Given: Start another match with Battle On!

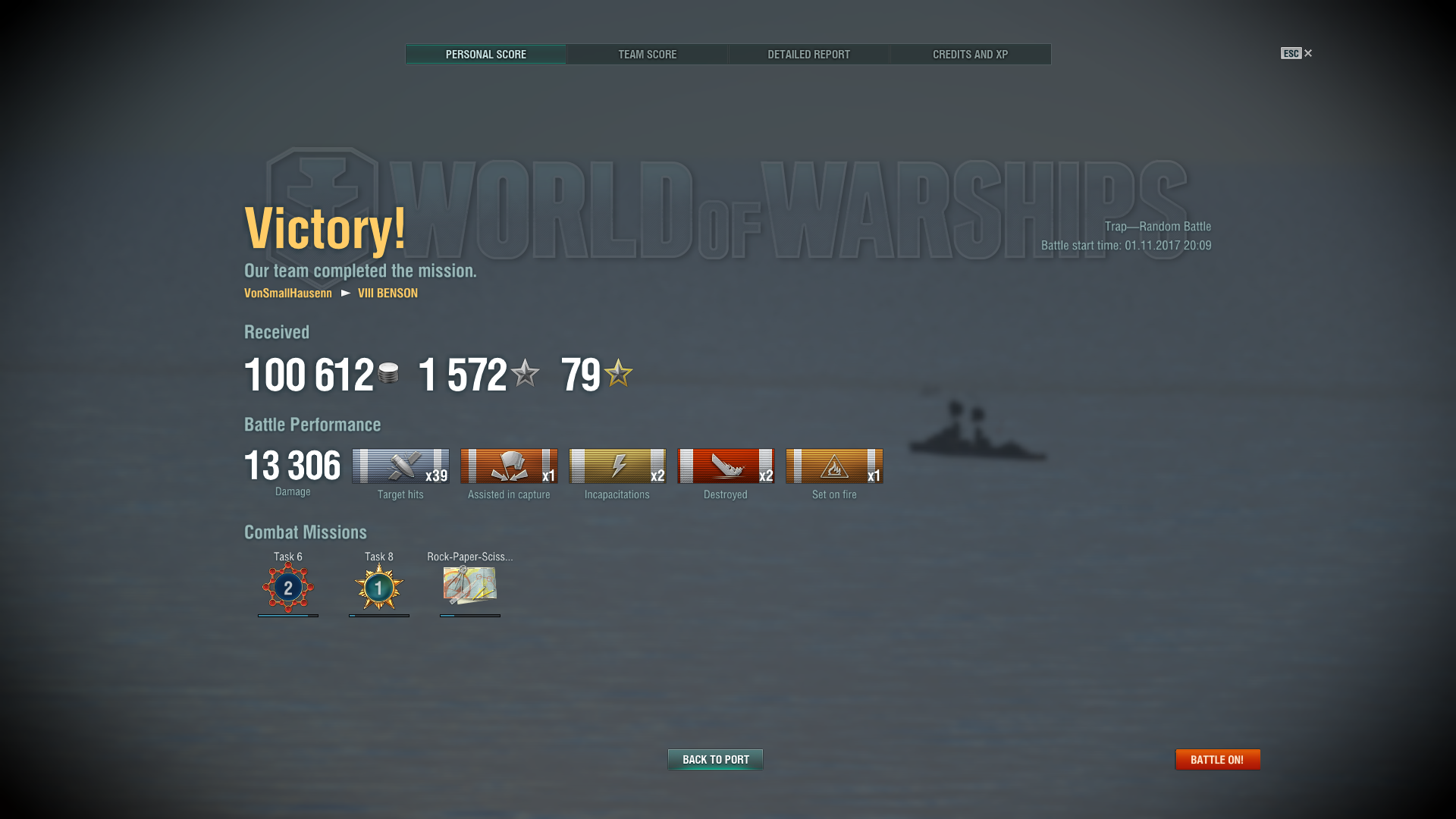Looking at the screenshot, I should coord(1217,759).
